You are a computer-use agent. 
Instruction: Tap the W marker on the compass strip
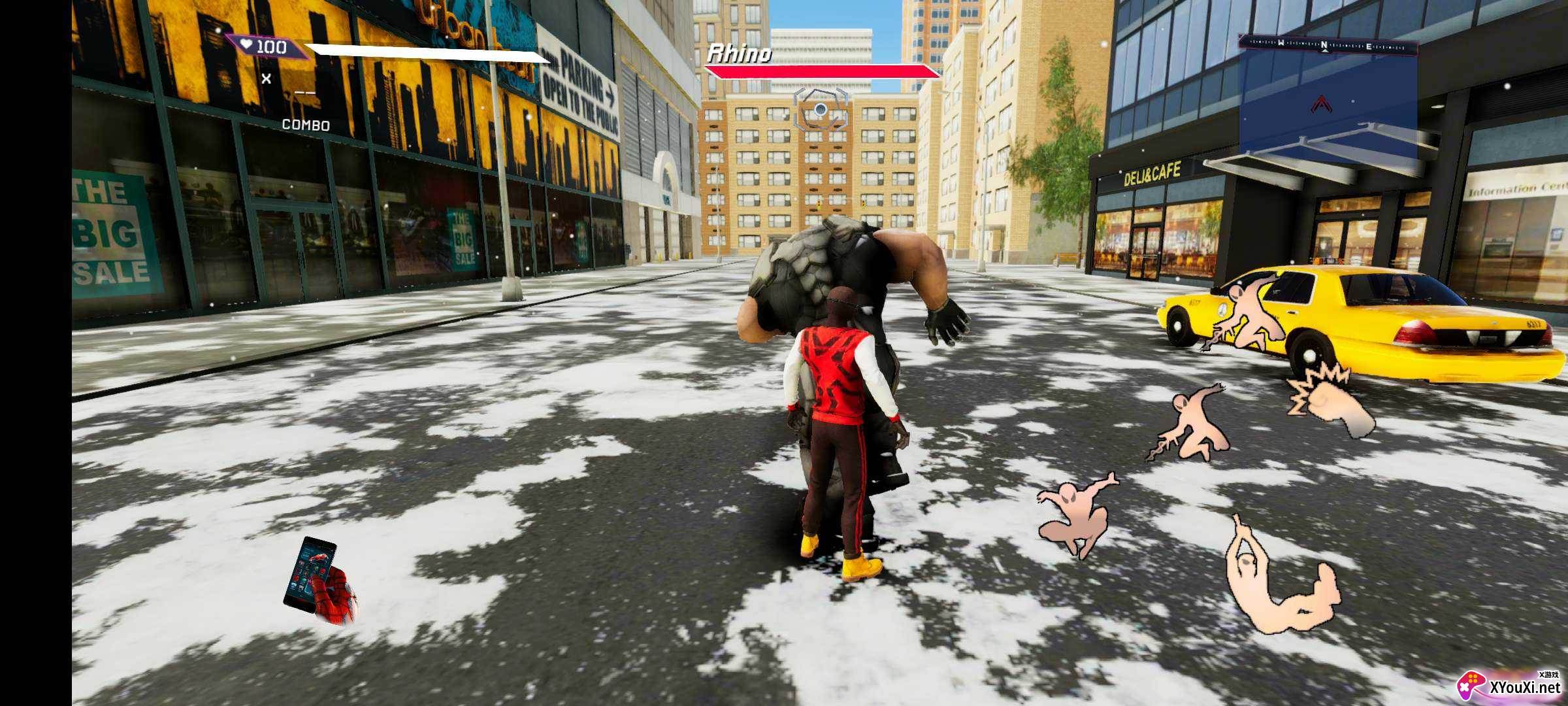tap(1281, 44)
